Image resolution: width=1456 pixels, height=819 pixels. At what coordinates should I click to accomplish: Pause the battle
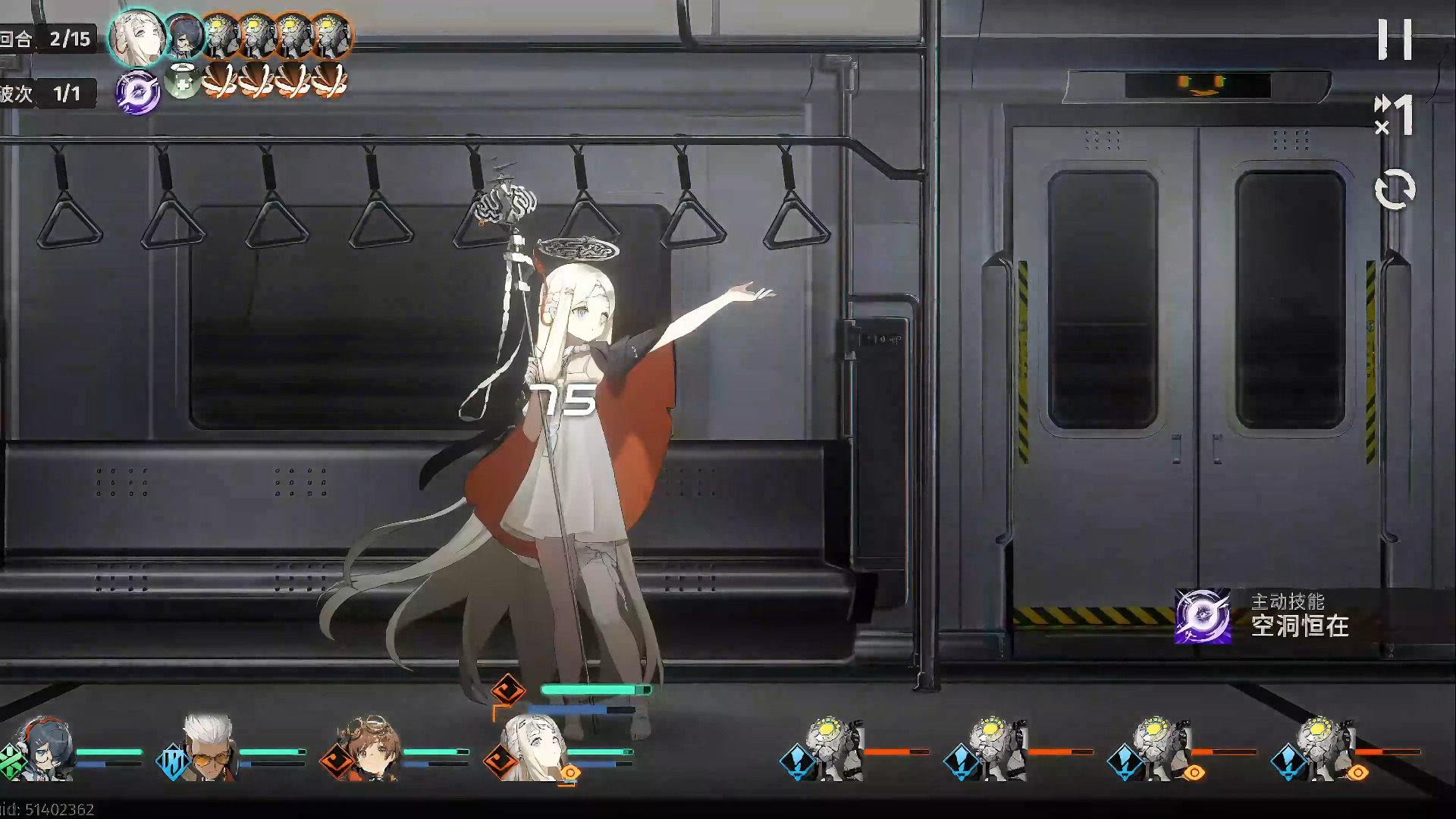click(1395, 39)
